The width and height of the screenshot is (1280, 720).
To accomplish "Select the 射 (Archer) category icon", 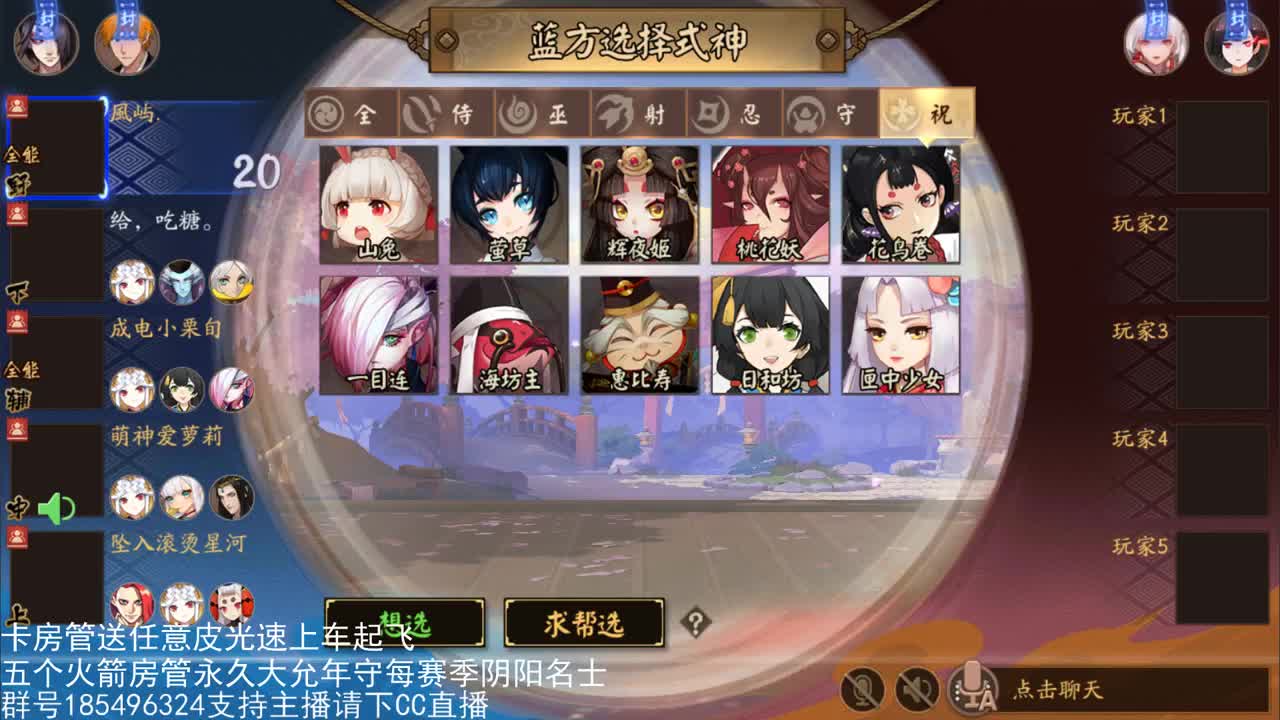I will coord(637,113).
